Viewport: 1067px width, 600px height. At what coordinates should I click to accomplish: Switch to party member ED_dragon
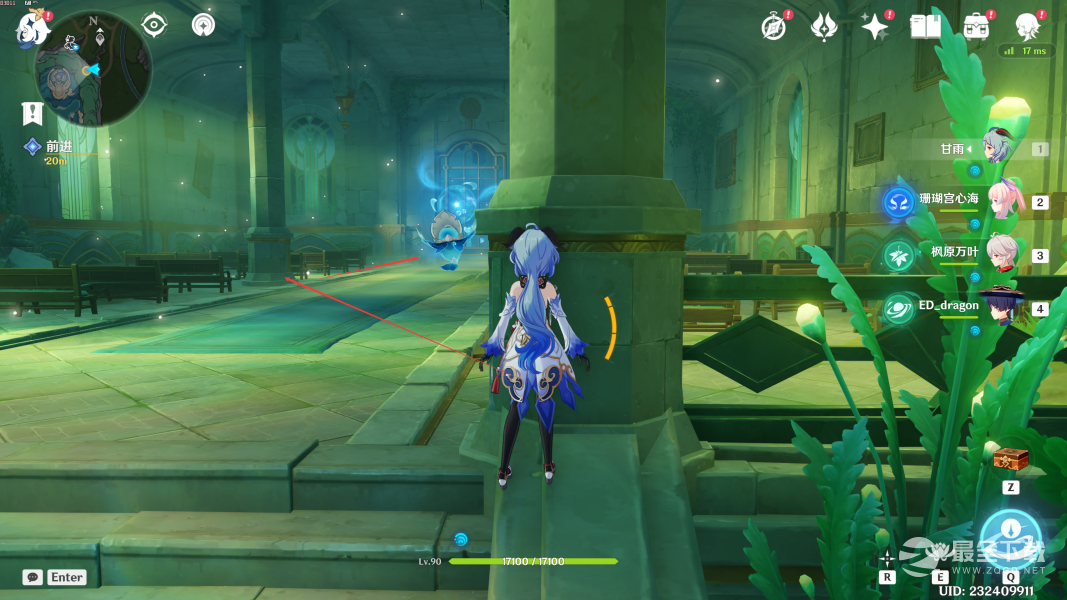point(1002,306)
